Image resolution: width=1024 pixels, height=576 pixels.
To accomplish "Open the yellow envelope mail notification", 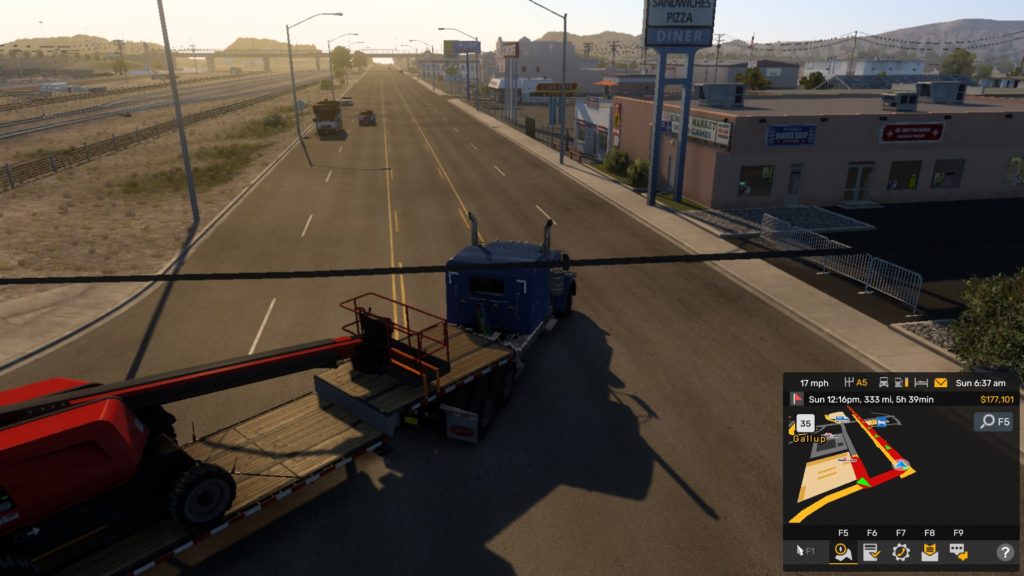I will pyautogui.click(x=940, y=383).
